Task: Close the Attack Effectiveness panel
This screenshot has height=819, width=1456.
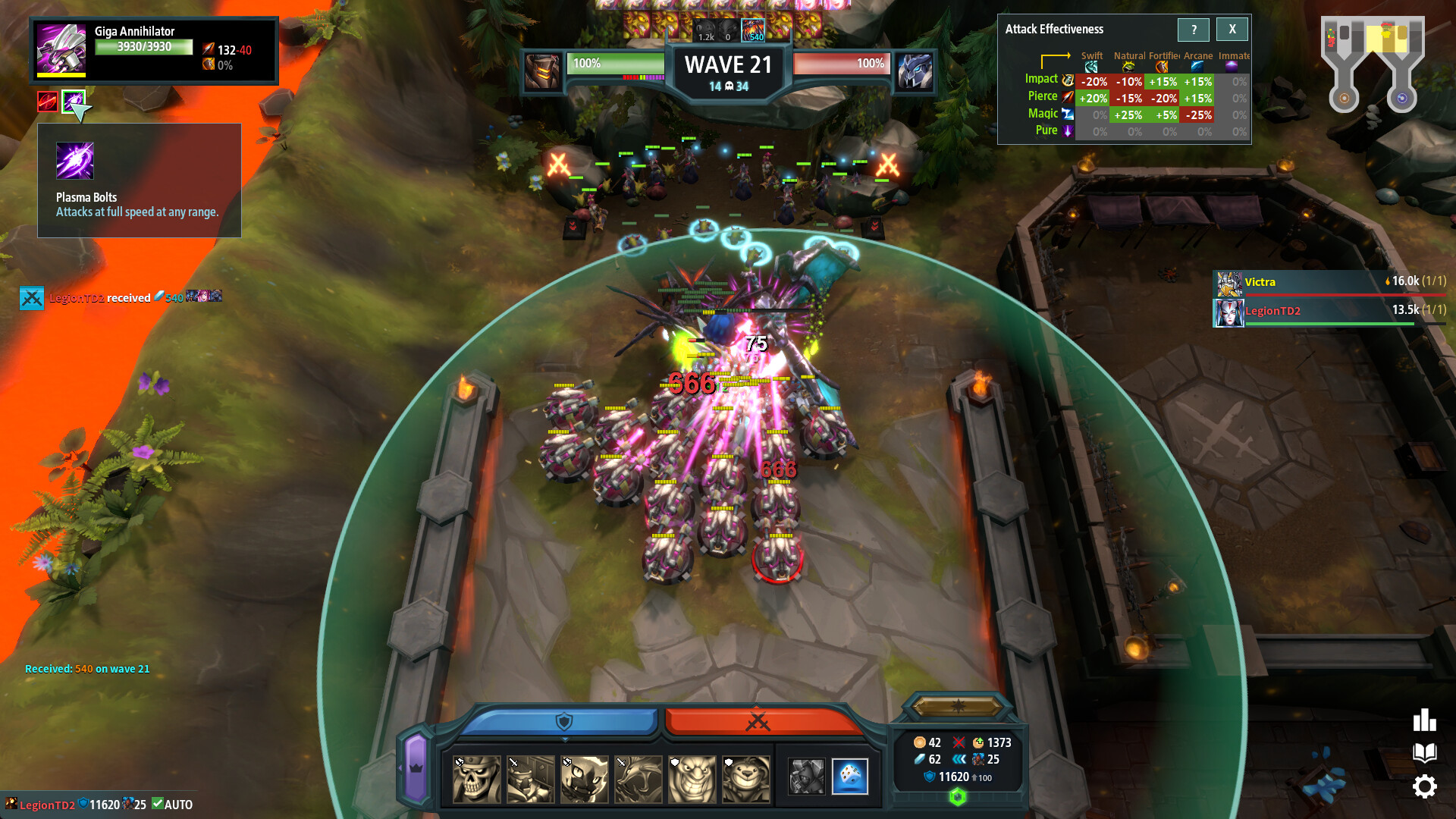Action: [x=1232, y=30]
